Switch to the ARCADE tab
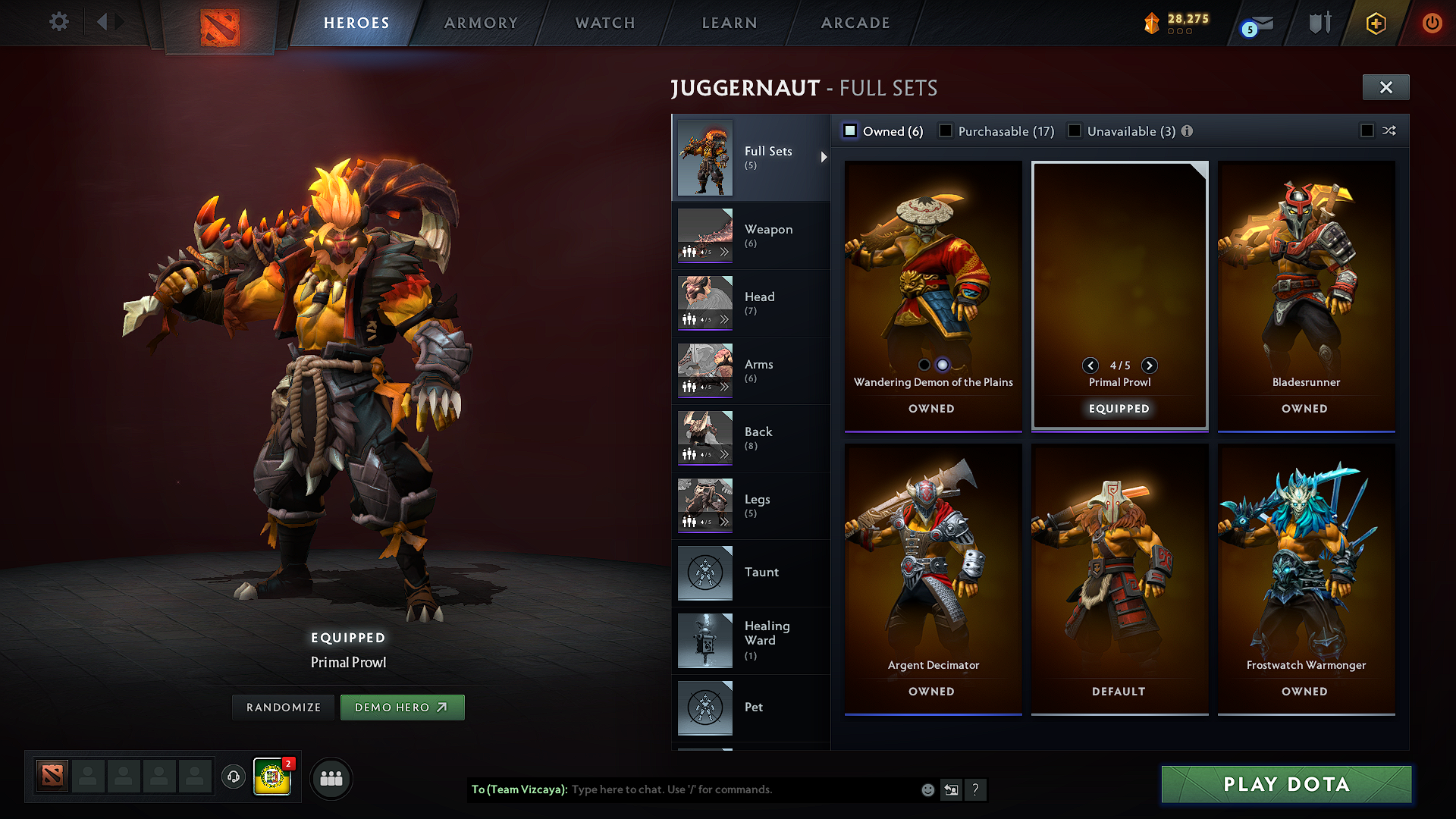The width and height of the screenshot is (1456, 819). click(855, 23)
